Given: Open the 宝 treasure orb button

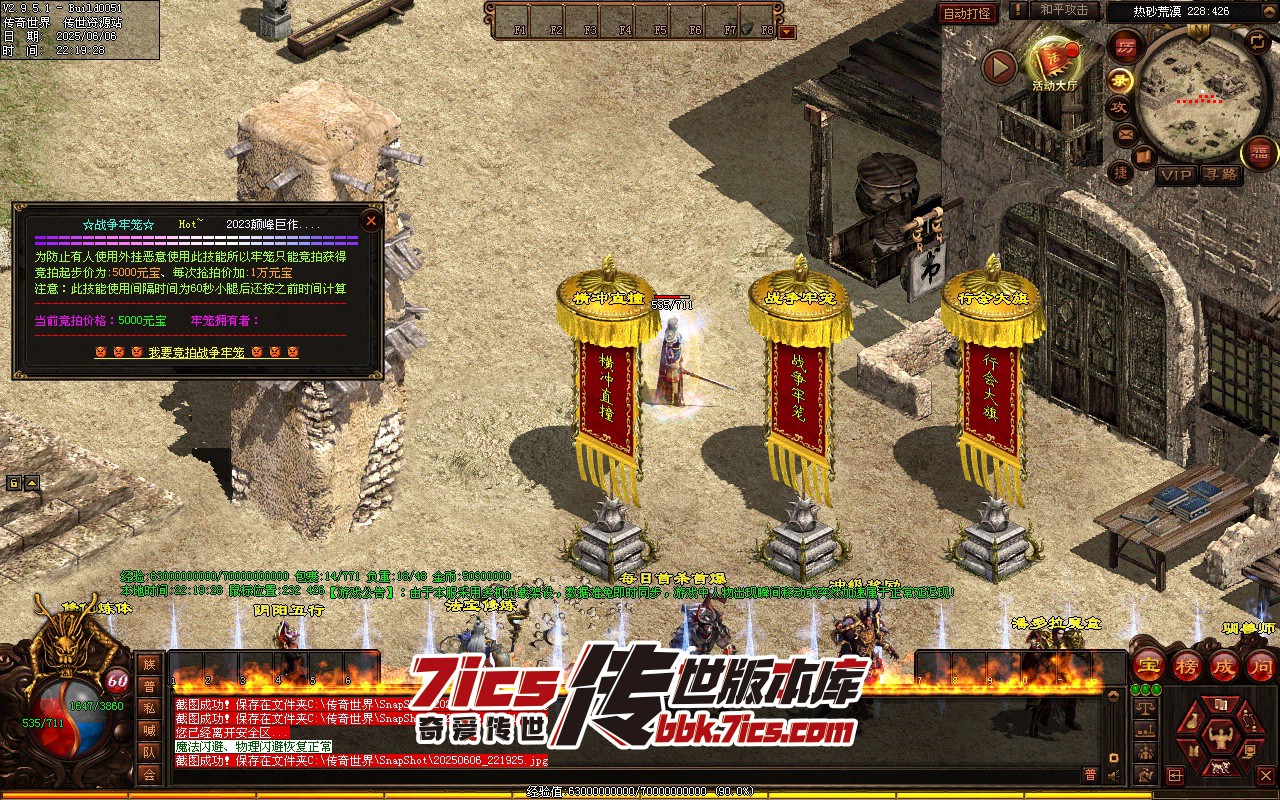Looking at the screenshot, I should 1149,665.
